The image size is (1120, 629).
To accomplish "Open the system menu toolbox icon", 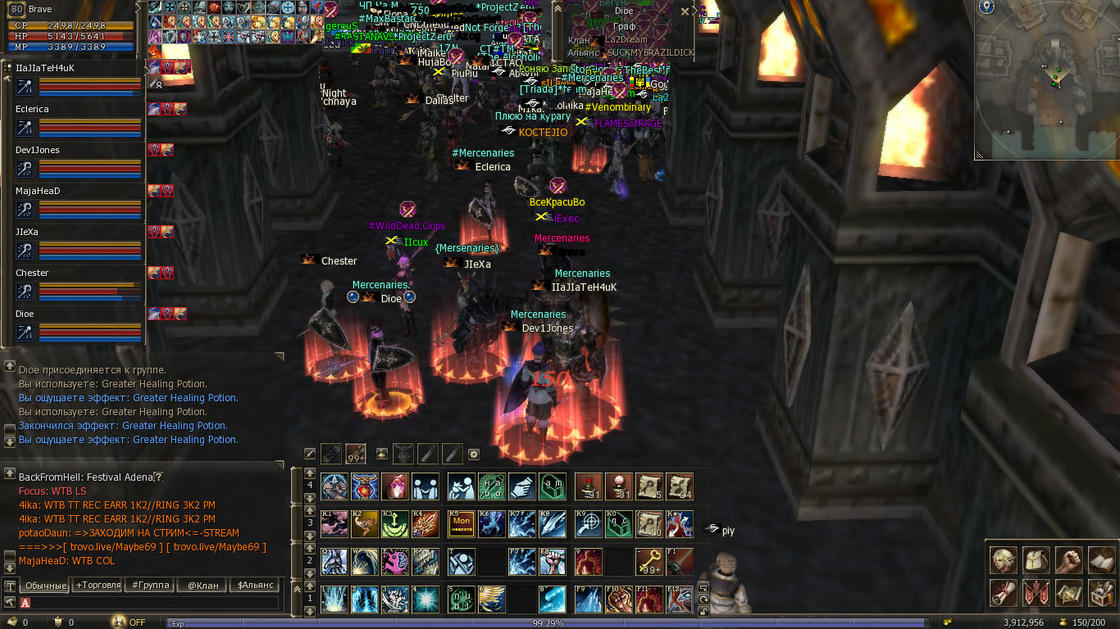I will tap(1101, 593).
